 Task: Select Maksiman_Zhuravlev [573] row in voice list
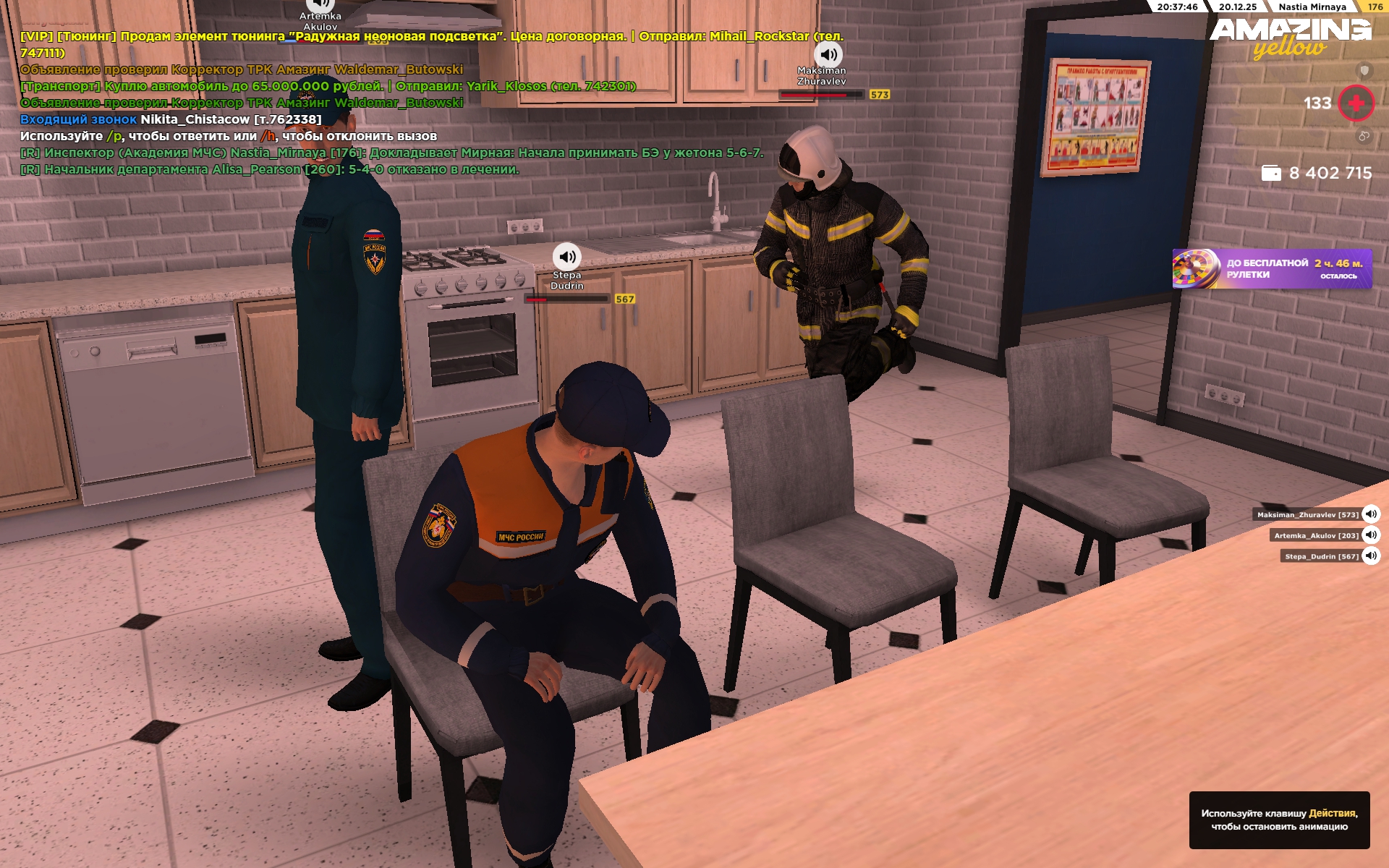tap(1307, 515)
